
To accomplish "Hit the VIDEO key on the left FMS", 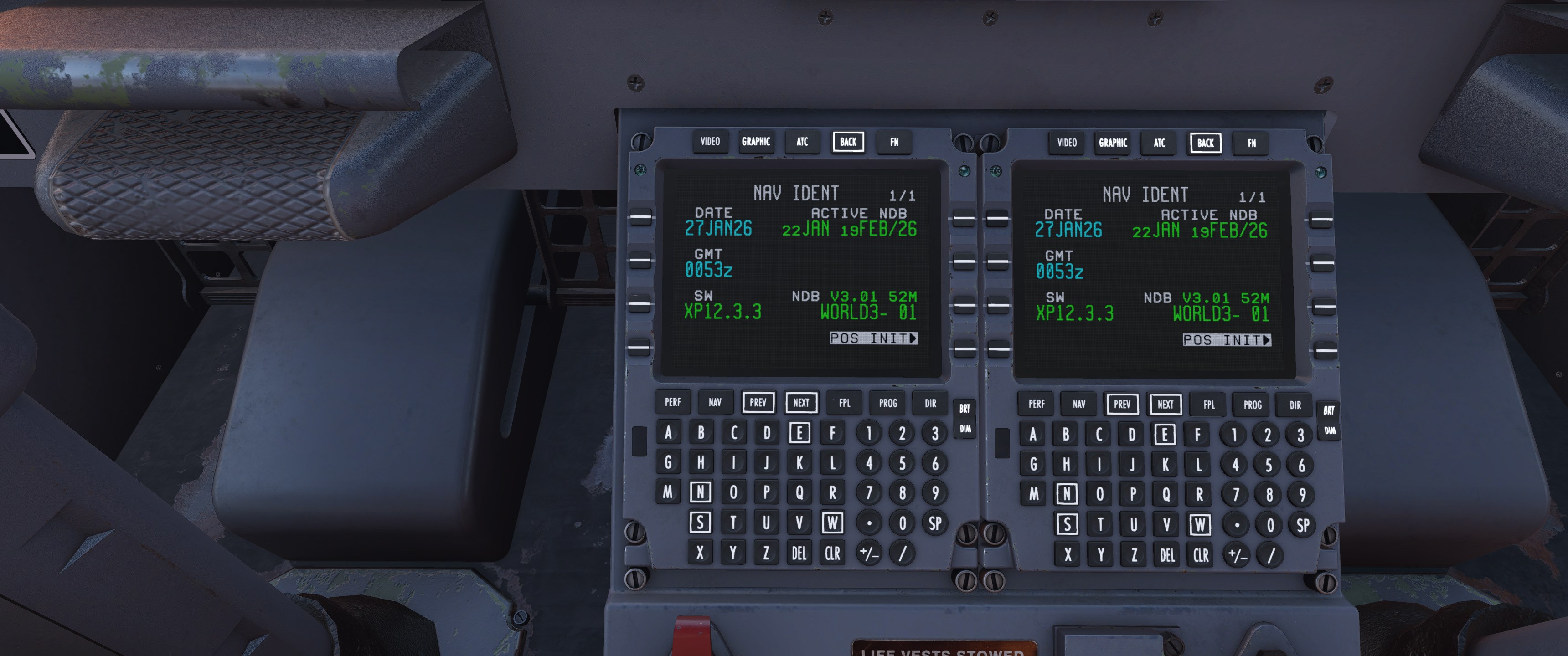I will point(710,142).
